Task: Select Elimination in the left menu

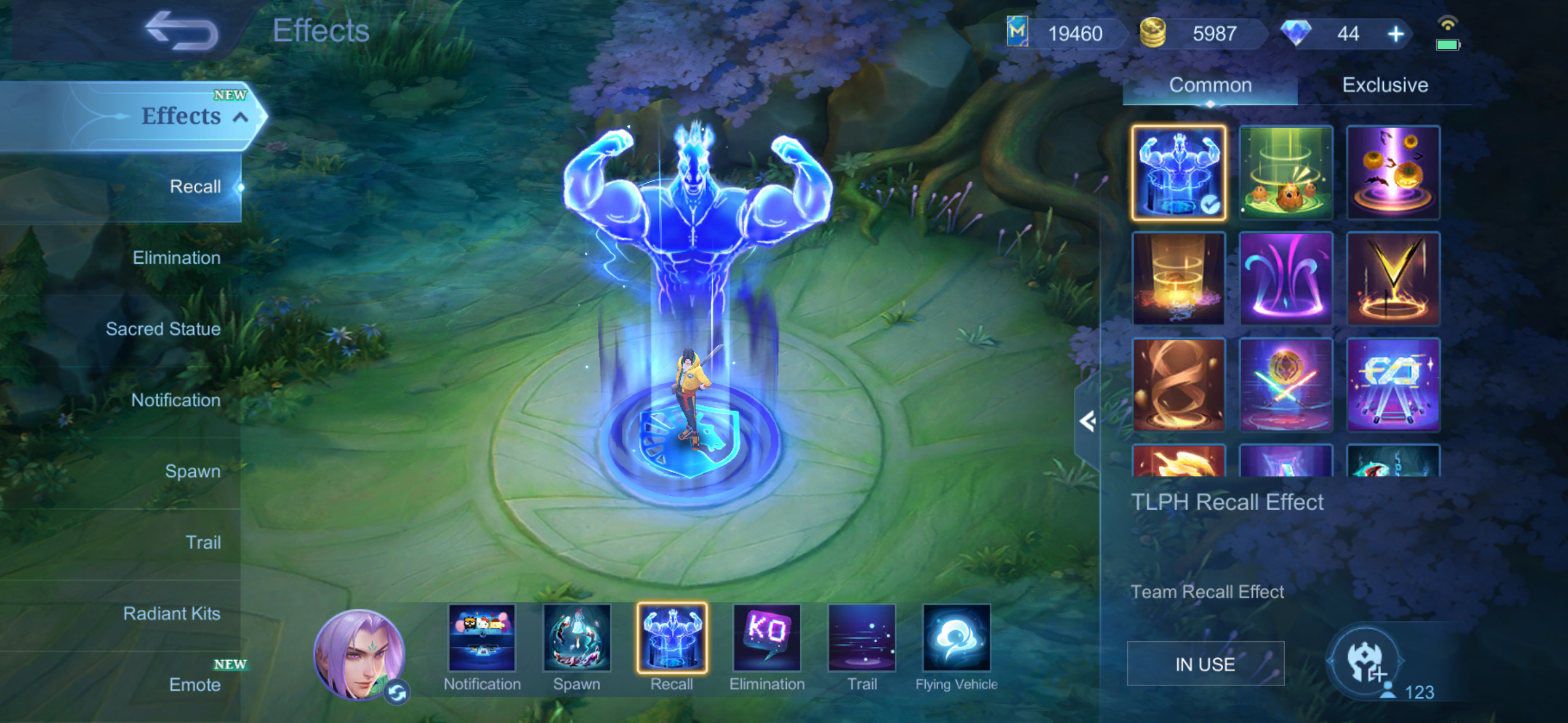Action: [177, 258]
